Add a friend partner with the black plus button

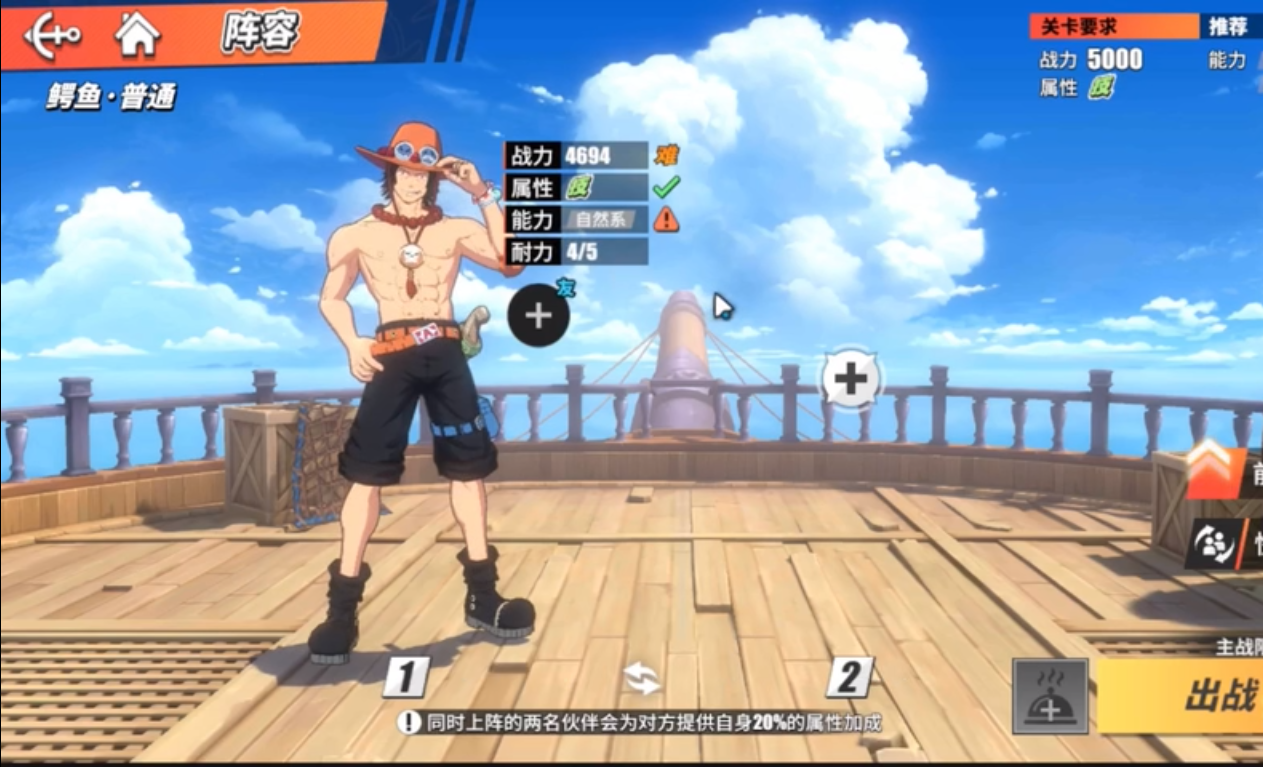tap(538, 316)
